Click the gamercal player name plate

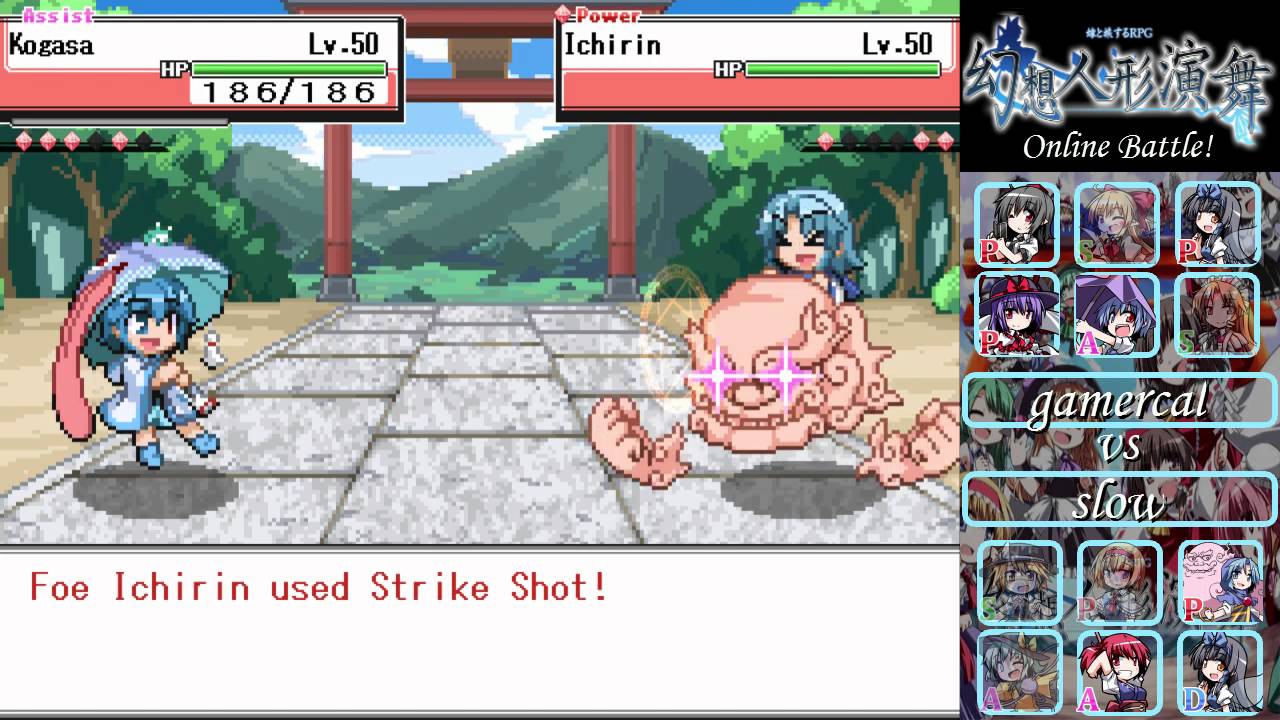(1118, 401)
